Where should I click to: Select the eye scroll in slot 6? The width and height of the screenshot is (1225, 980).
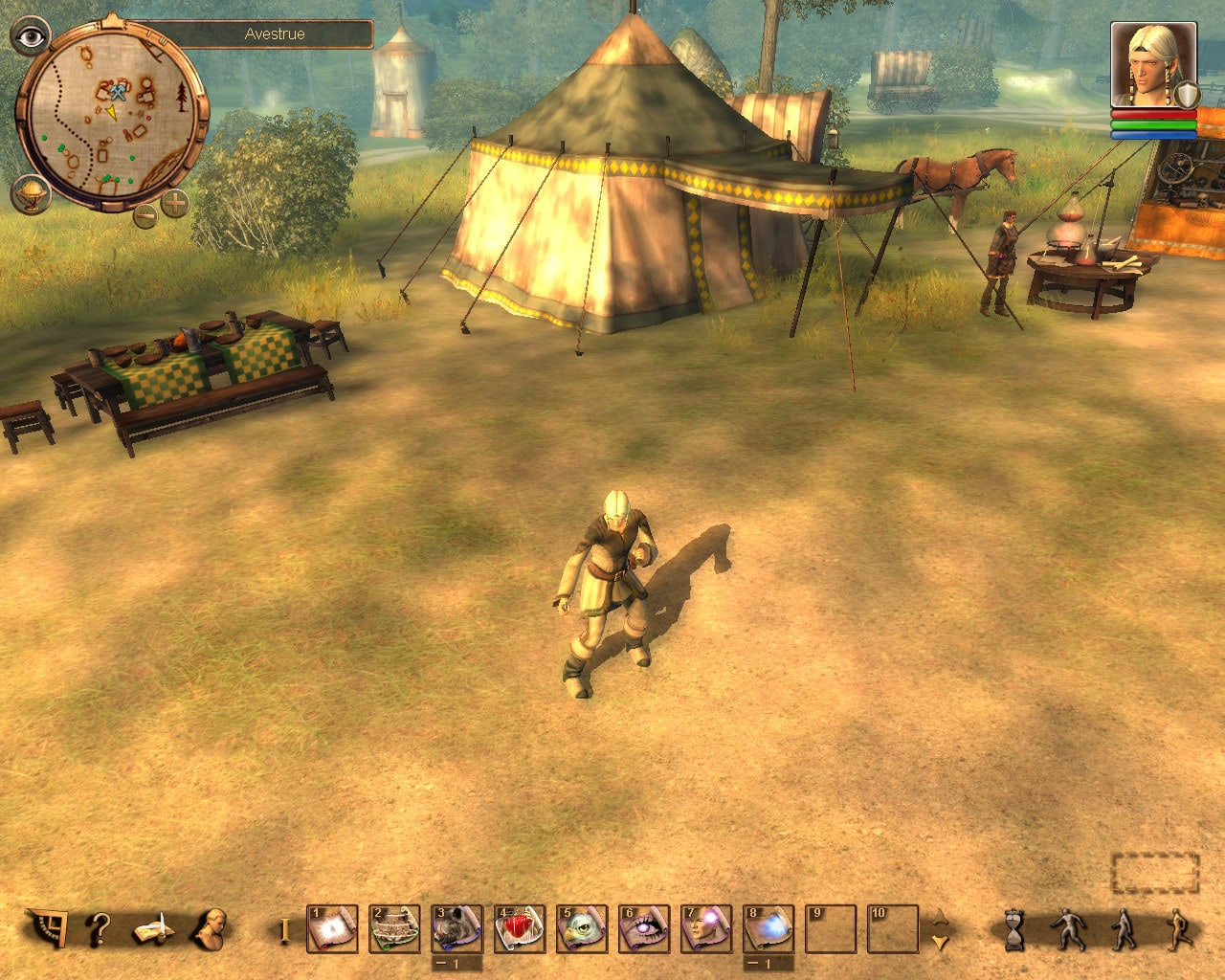coord(644,929)
